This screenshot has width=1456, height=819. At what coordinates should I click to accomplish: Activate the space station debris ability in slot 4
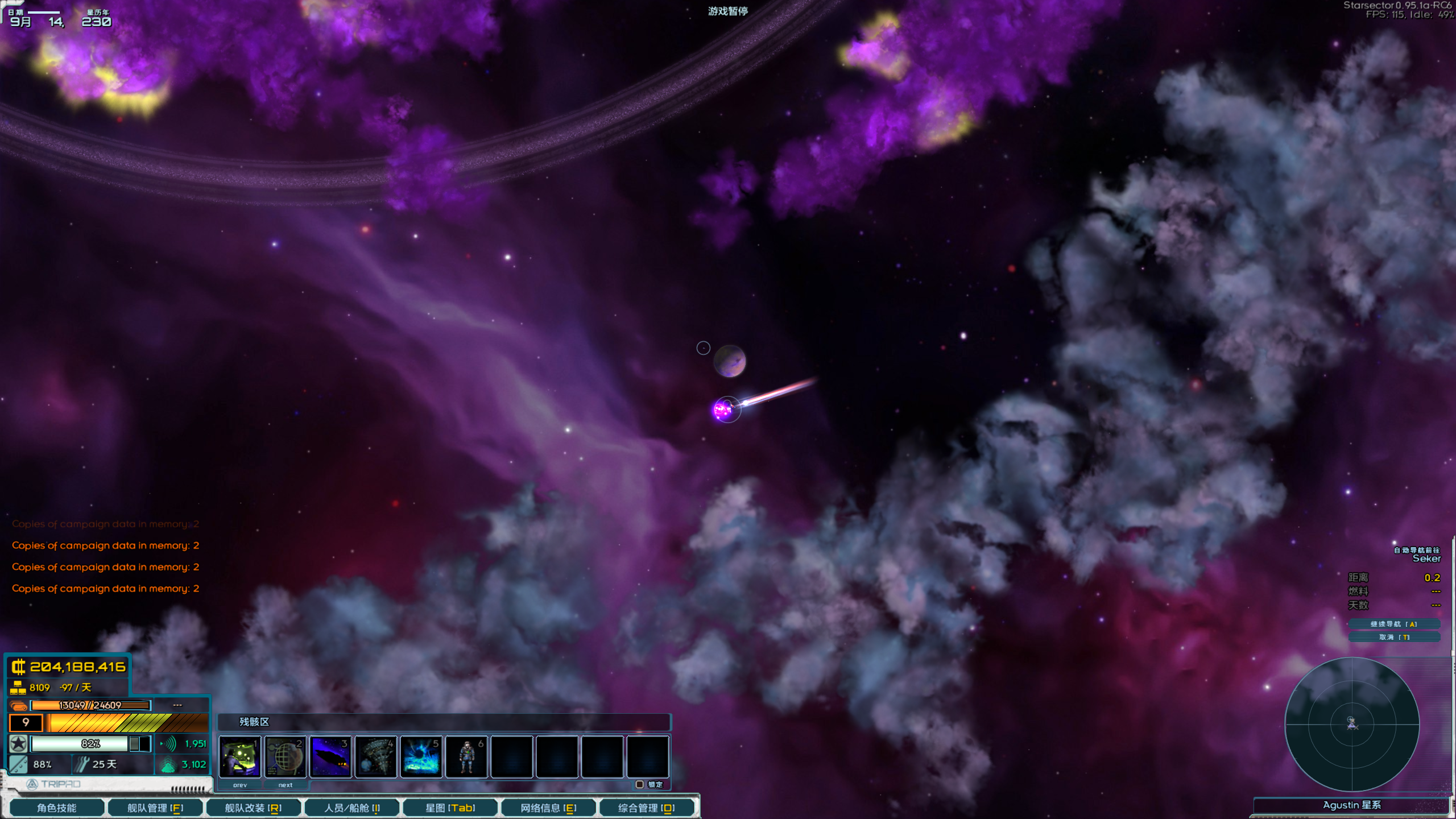(x=376, y=756)
